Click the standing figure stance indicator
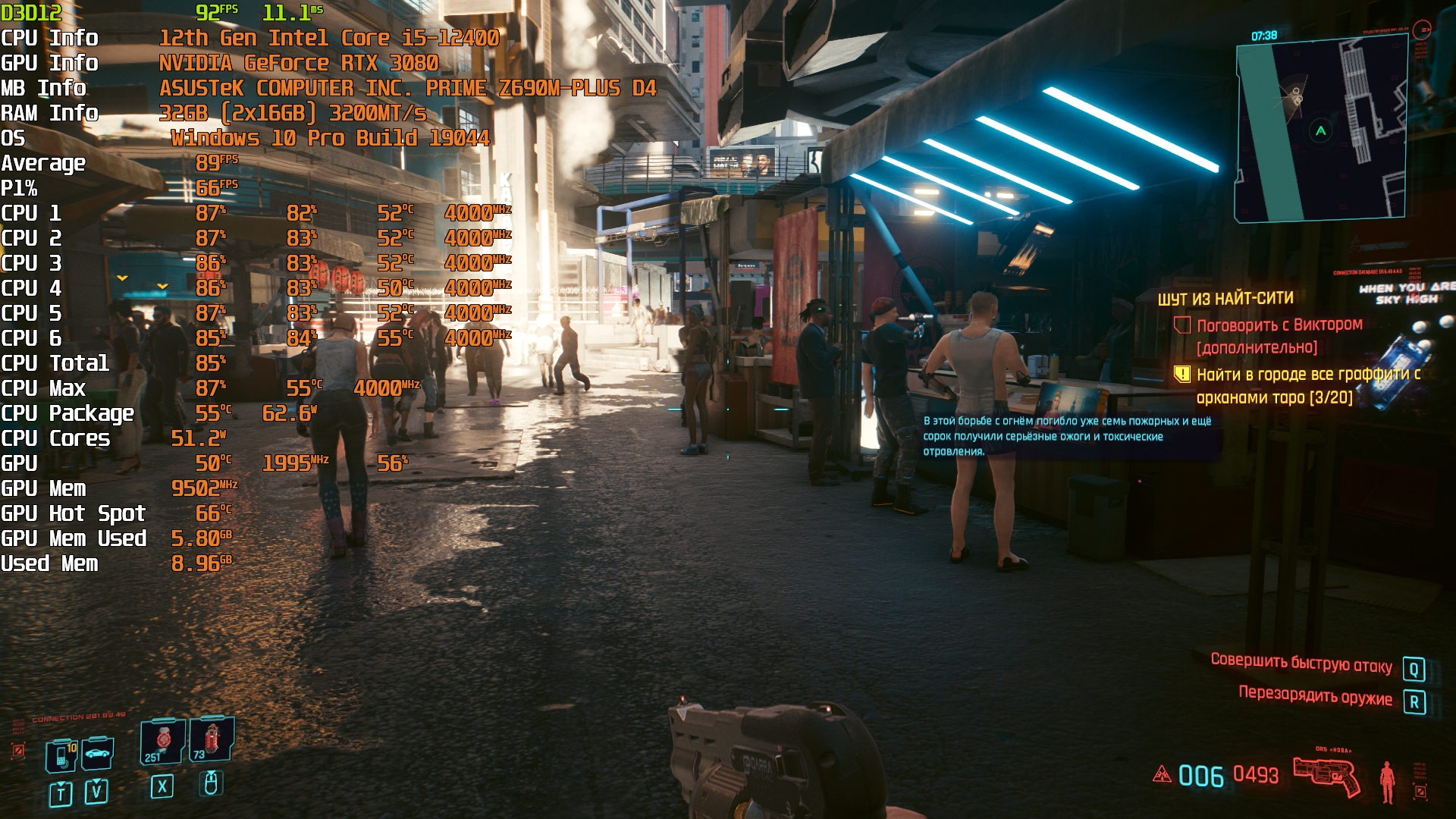The height and width of the screenshot is (819, 1456). pyautogui.click(x=1387, y=781)
